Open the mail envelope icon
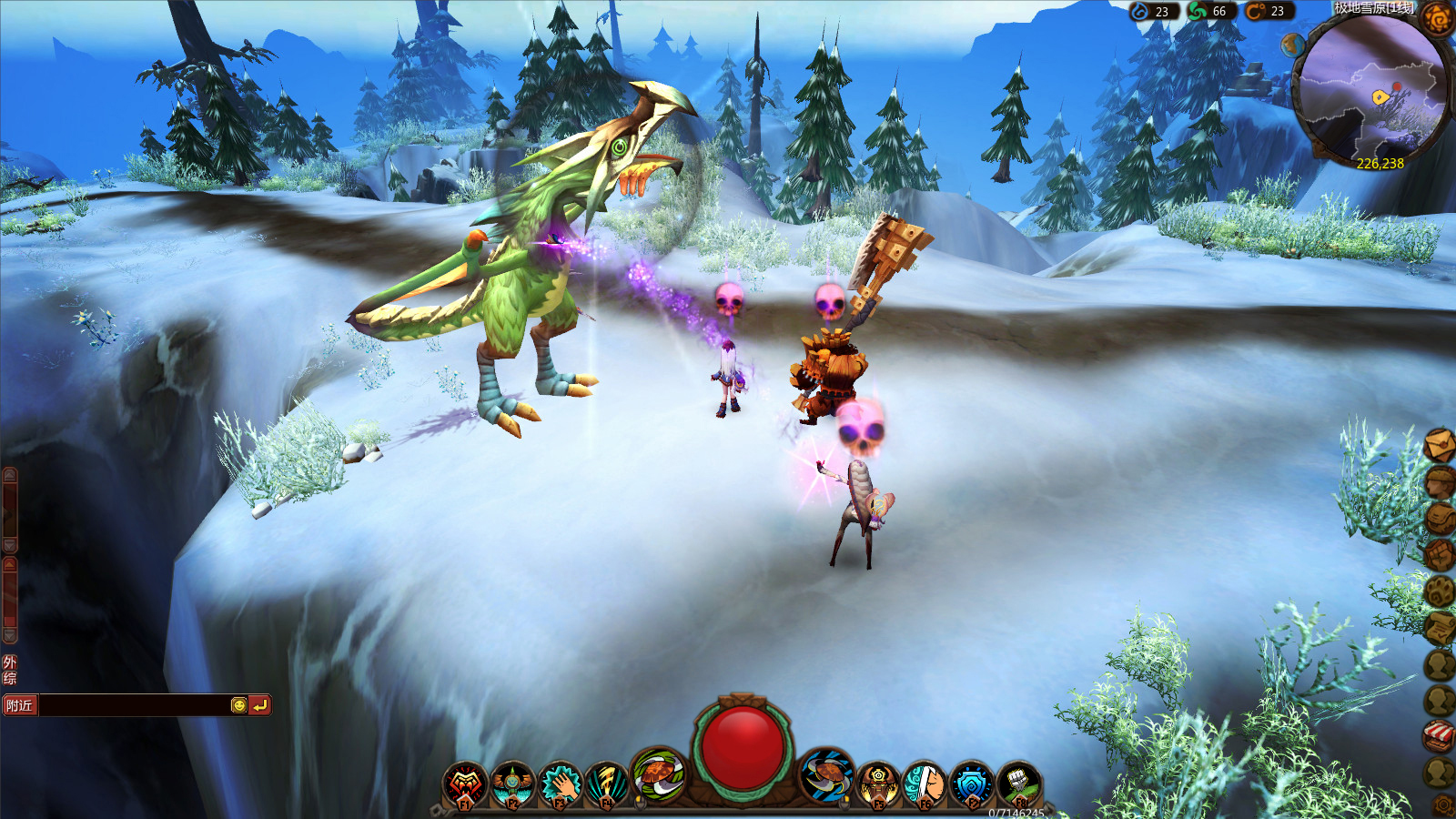Image resolution: width=1456 pixels, height=819 pixels. pos(1439,446)
